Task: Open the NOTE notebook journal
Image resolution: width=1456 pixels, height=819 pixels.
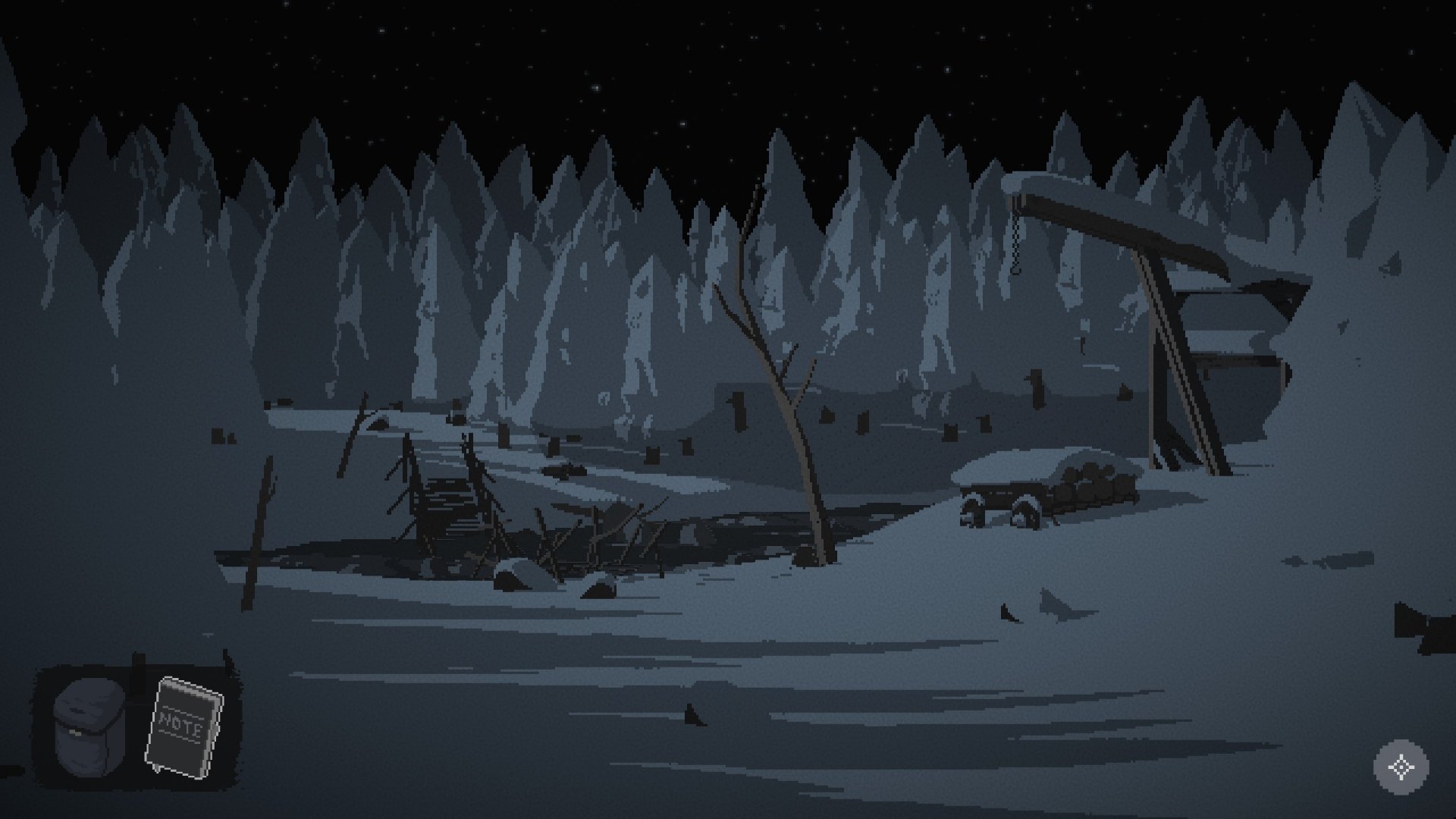Action: coord(184,726)
